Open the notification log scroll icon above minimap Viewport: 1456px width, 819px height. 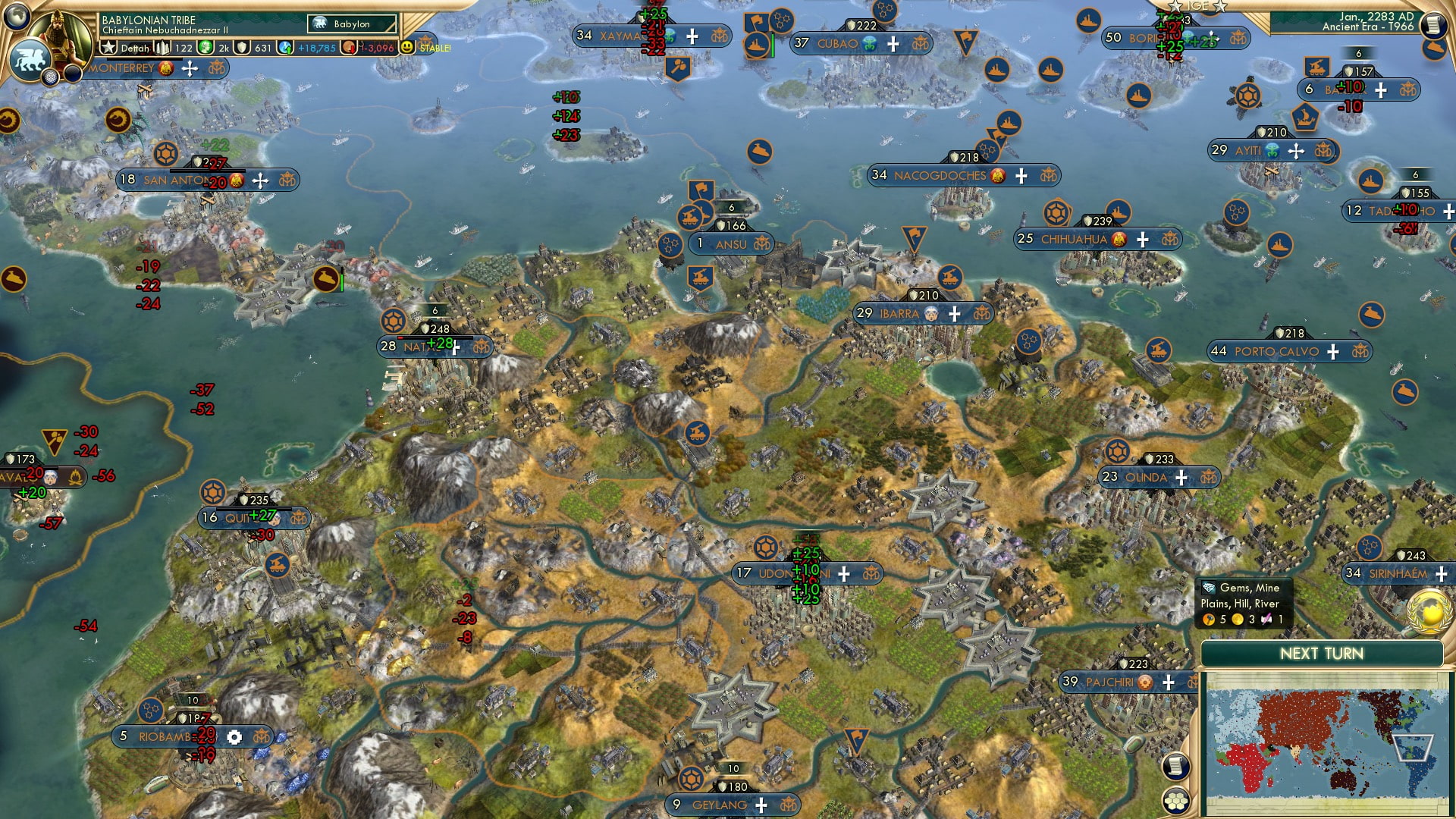(1176, 767)
